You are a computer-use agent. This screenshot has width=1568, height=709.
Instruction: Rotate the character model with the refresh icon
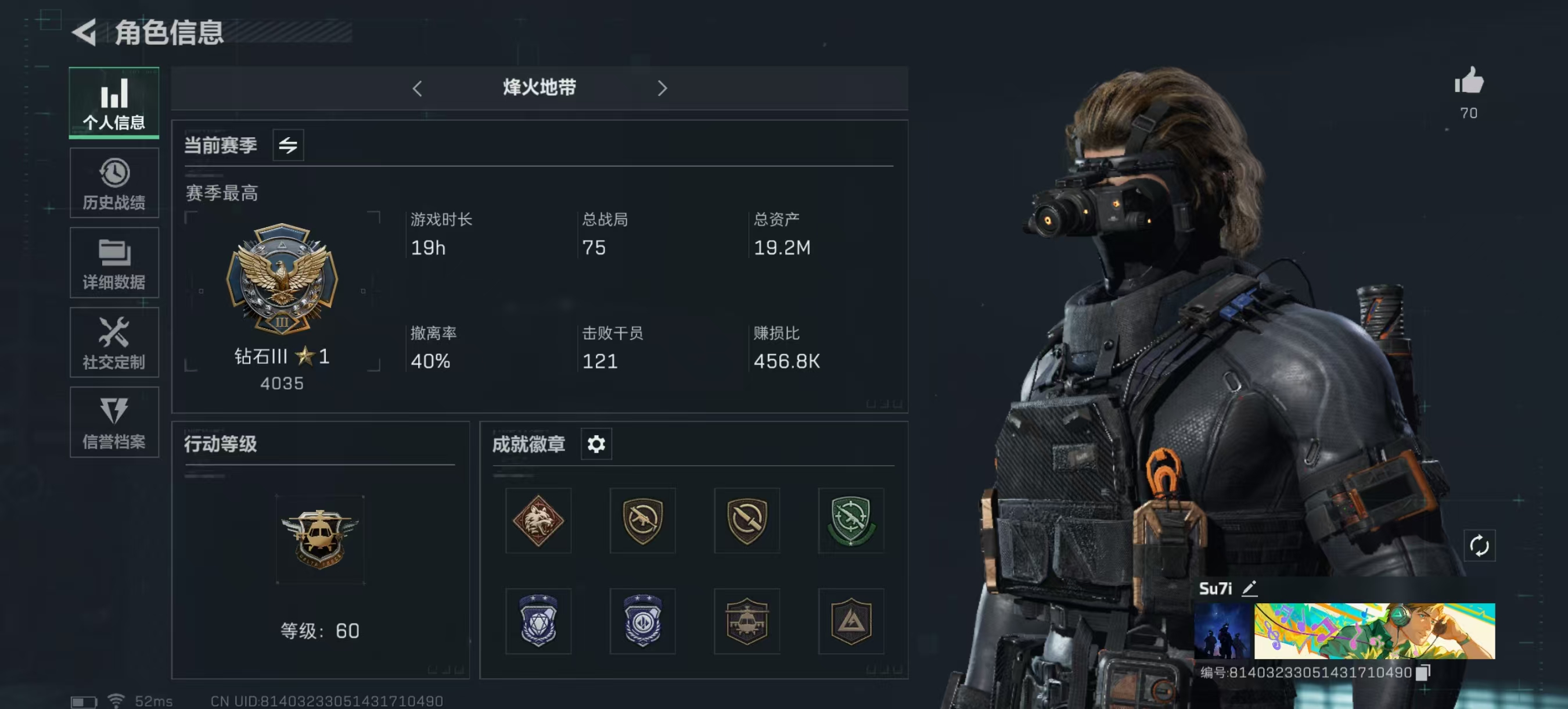click(x=1479, y=546)
